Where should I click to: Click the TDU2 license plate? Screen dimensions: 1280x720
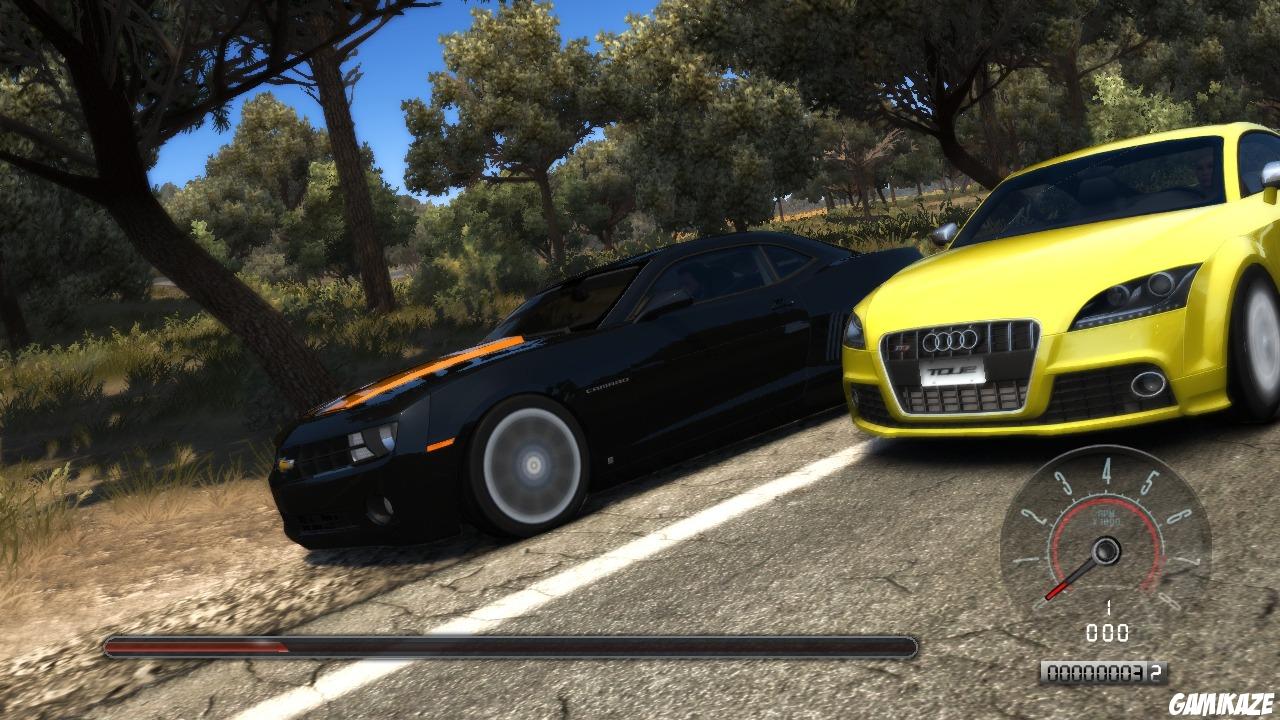tap(952, 370)
